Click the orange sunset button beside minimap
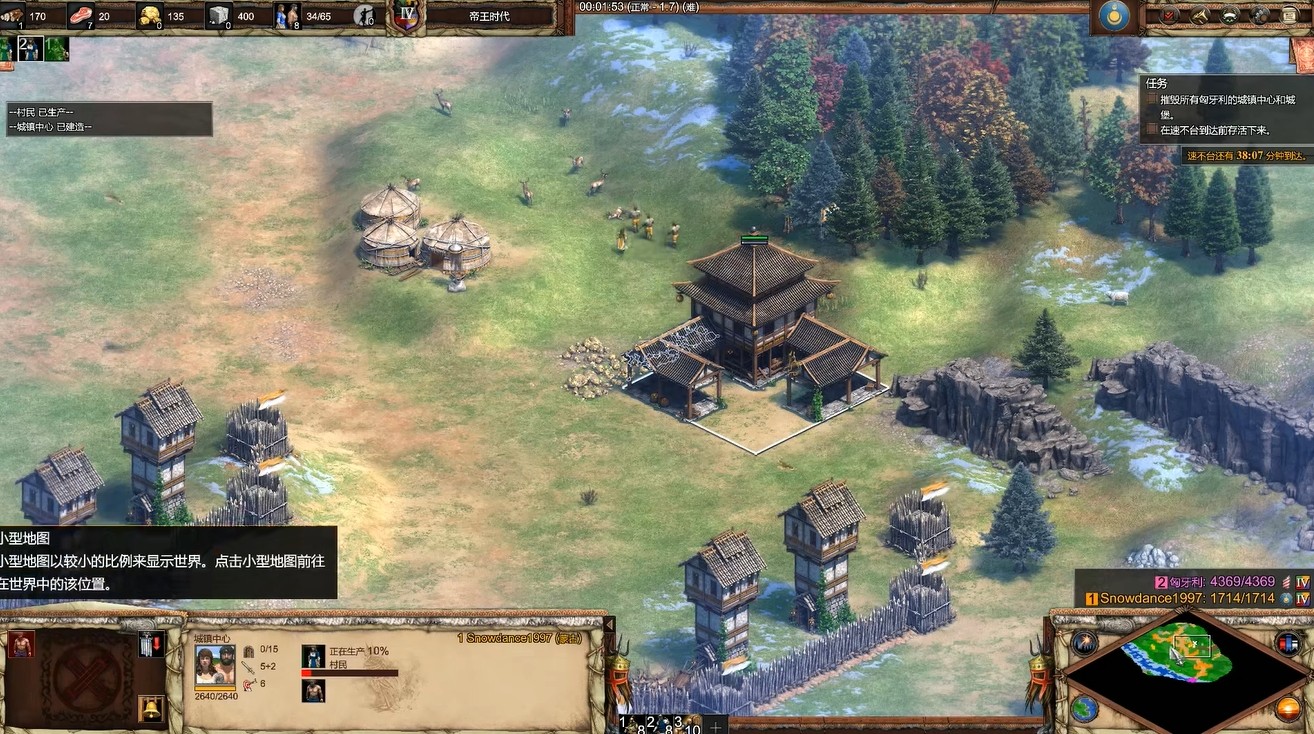The height and width of the screenshot is (734, 1314). pyautogui.click(x=1288, y=709)
